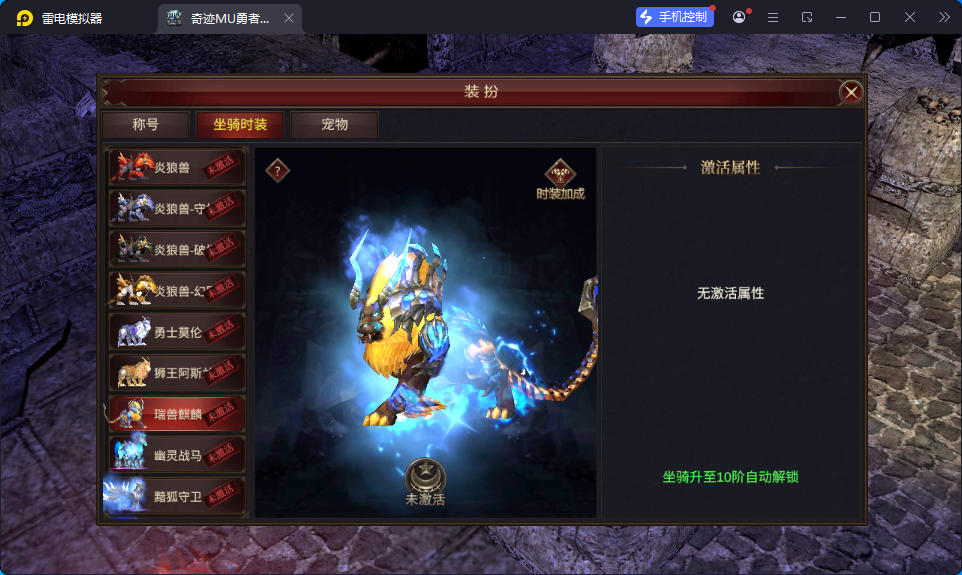
Task: Close the 奇迹MU game tab
Action: click(x=289, y=18)
